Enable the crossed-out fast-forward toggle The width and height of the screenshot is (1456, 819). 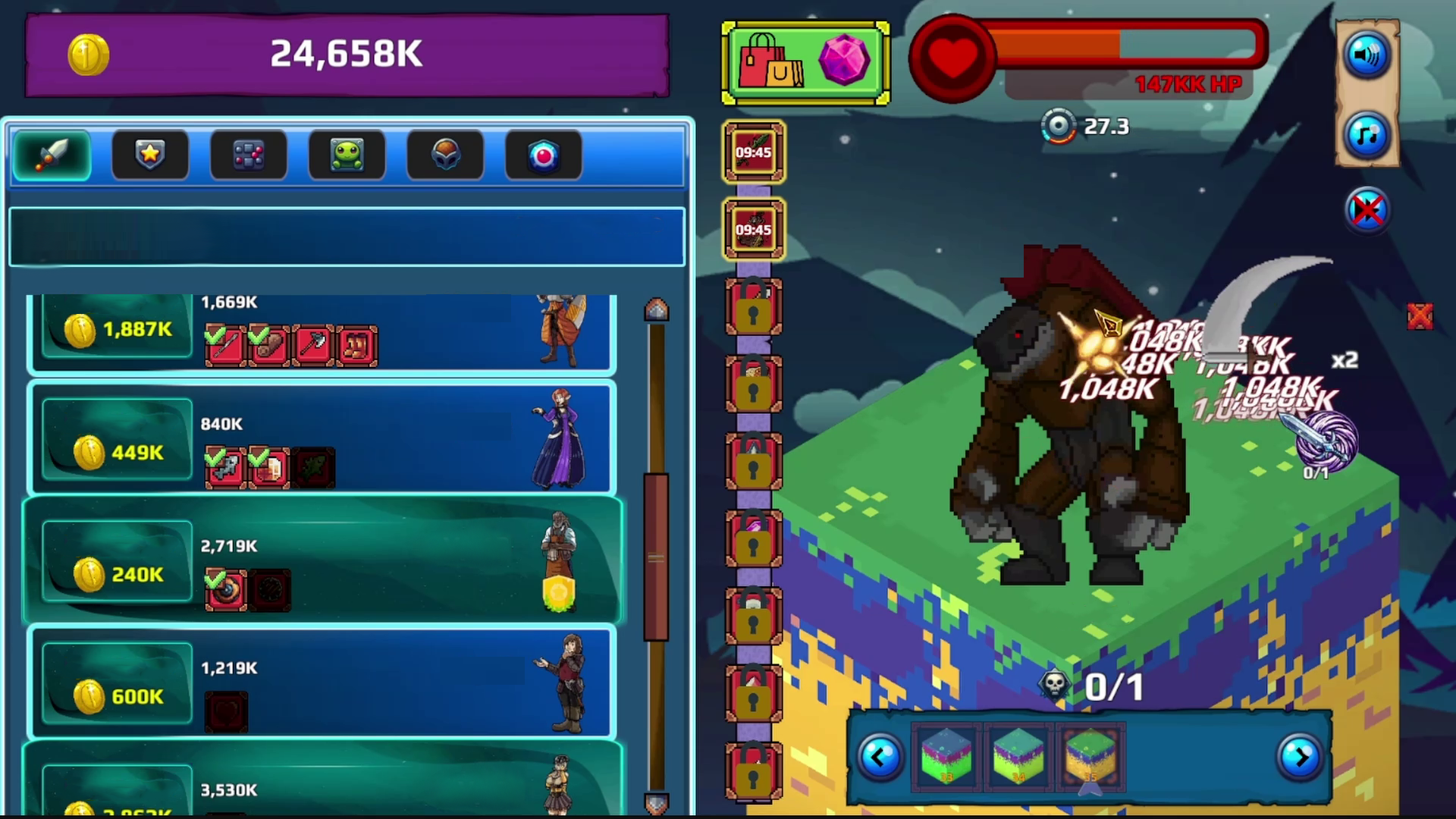point(1367,212)
